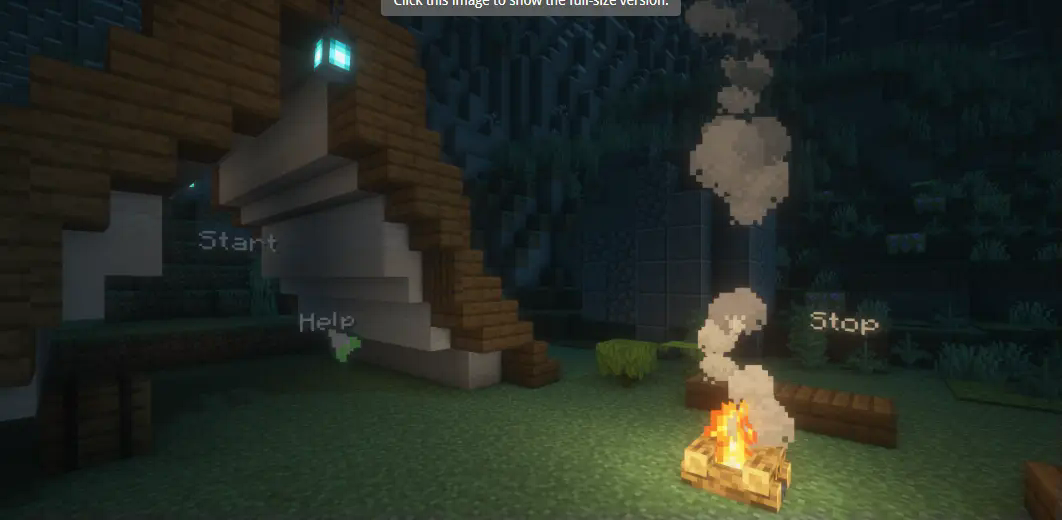Choose the Help text label
The width and height of the screenshot is (1062, 520).
click(326, 322)
